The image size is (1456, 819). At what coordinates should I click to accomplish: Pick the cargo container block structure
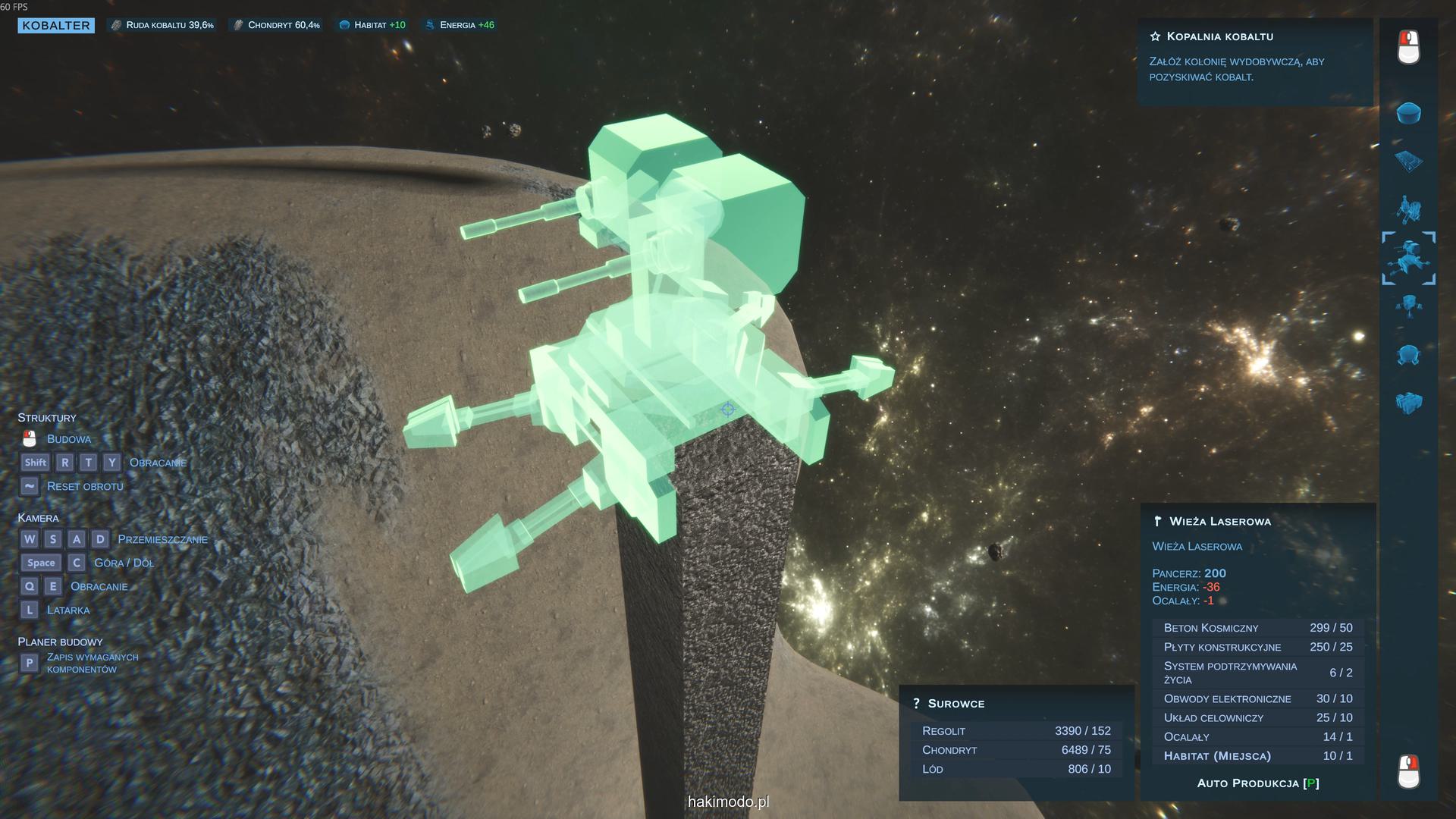pyautogui.click(x=1408, y=402)
